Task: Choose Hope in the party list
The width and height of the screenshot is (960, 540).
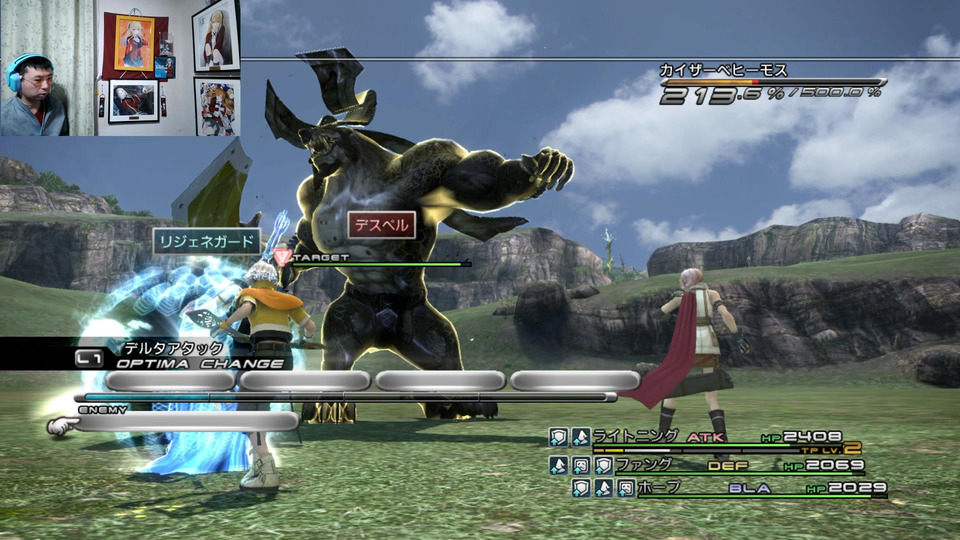Action: 658,488
